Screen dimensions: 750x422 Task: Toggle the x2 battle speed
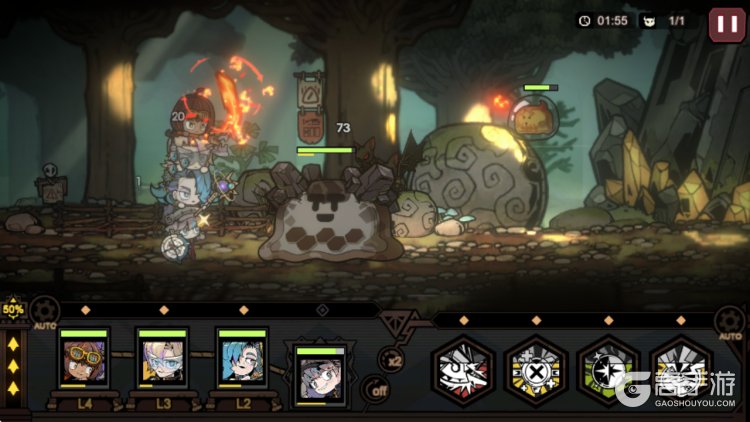pos(391,359)
